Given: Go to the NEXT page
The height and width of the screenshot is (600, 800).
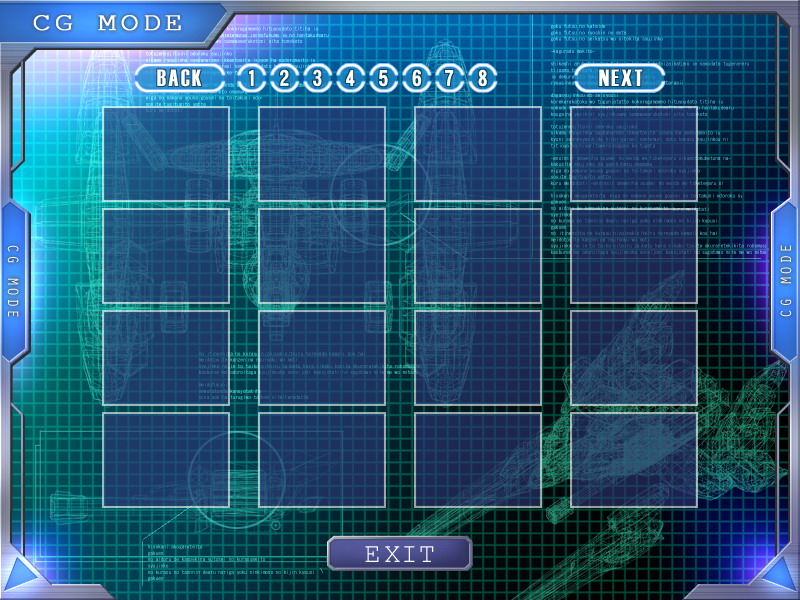Looking at the screenshot, I should (x=620, y=77).
